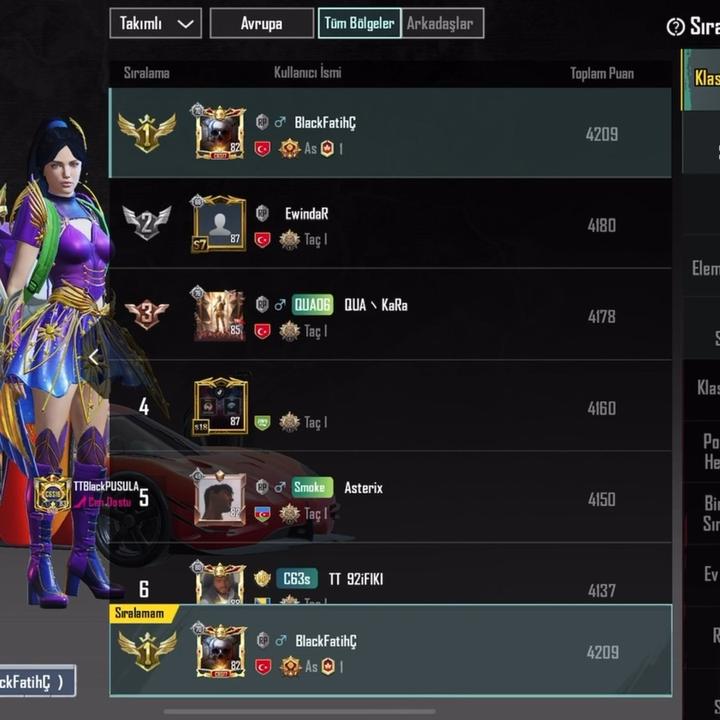The width and height of the screenshot is (720, 720).
Task: Open the Takımlı mode dropdown
Action: 155,23
